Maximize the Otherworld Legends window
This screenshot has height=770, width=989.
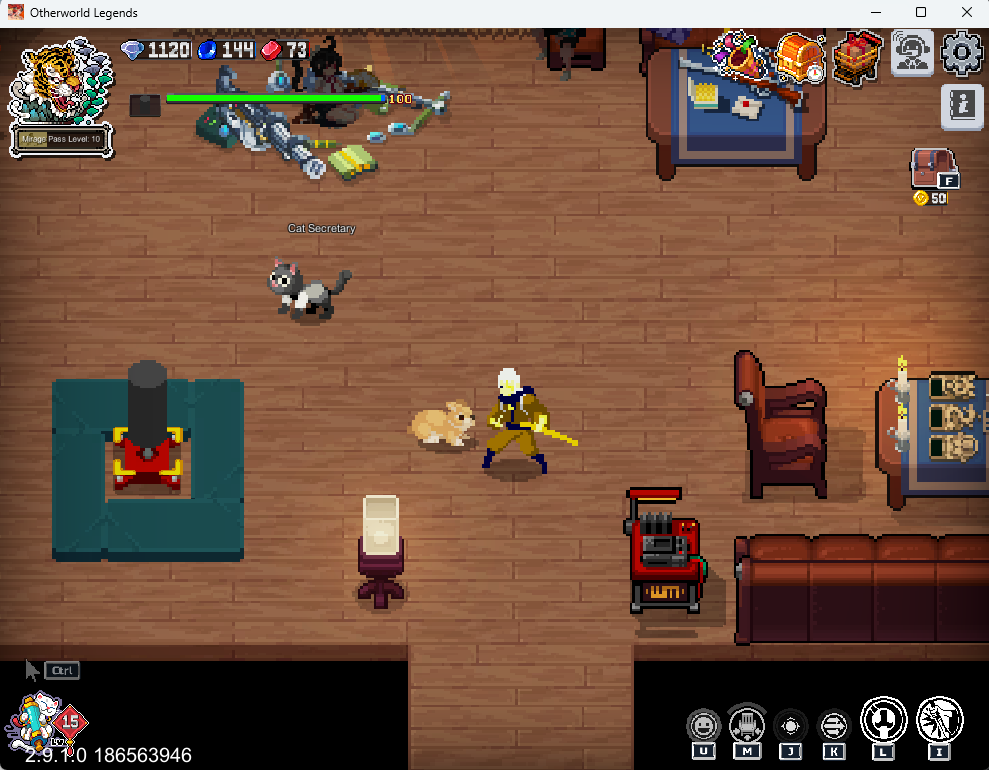[x=921, y=13]
